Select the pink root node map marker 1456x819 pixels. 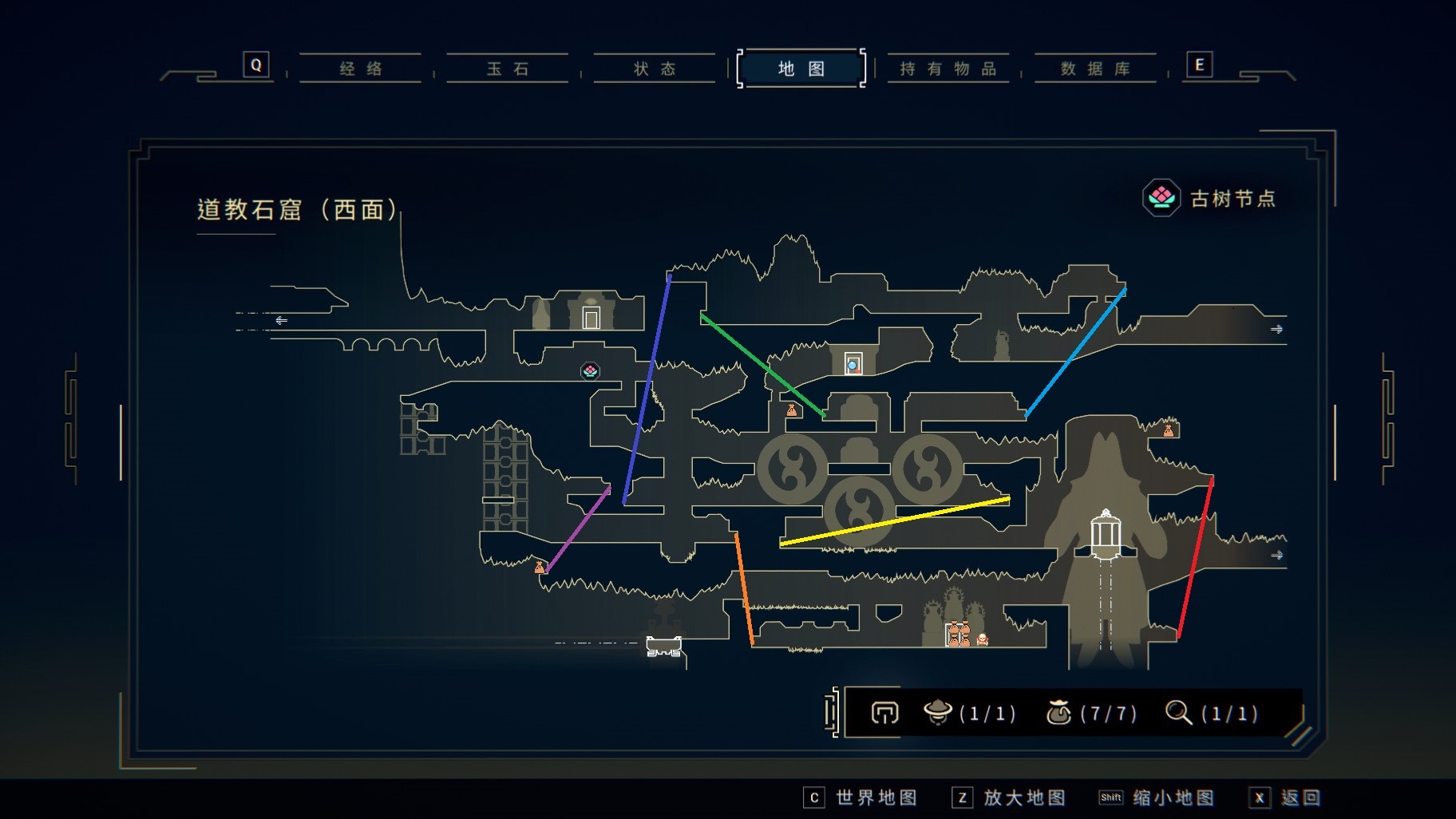click(590, 371)
